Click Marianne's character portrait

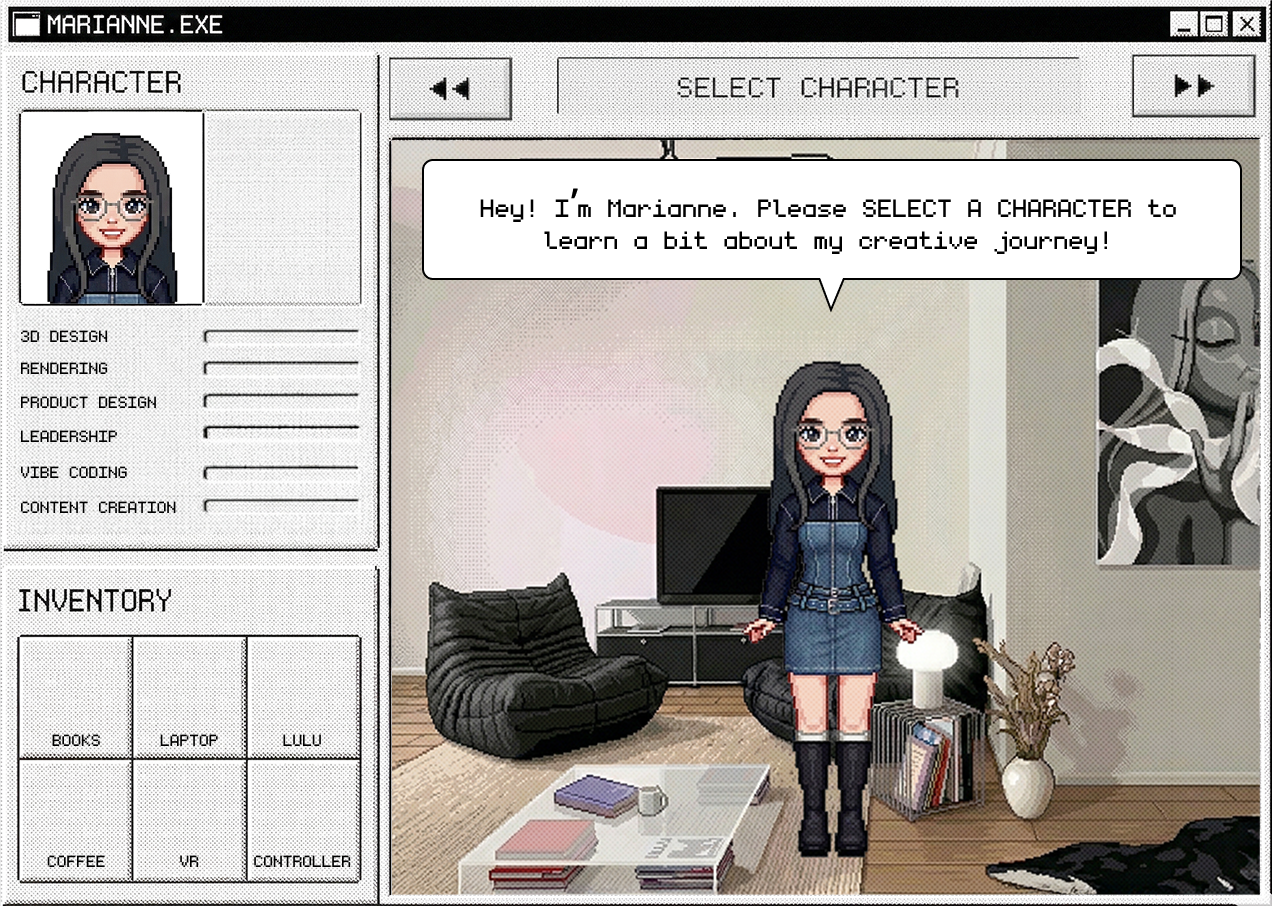(x=112, y=208)
